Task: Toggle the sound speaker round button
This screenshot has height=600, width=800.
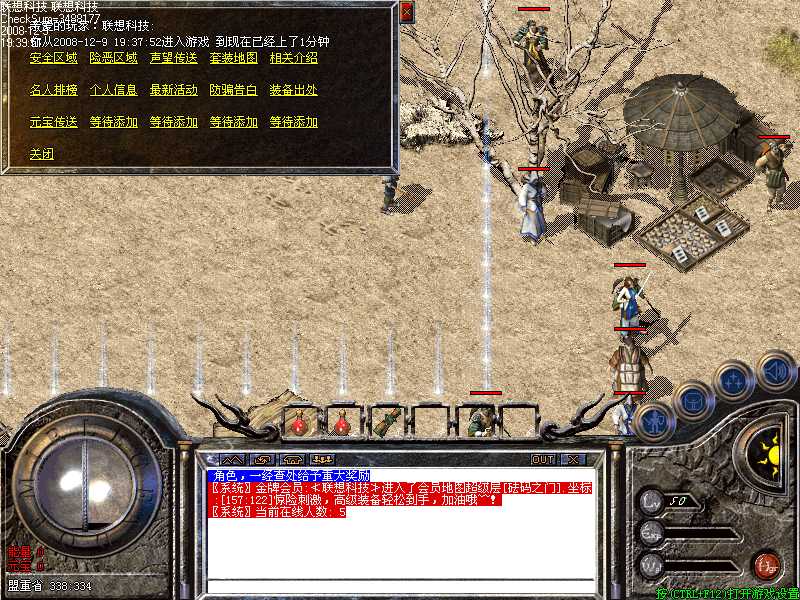Action: click(x=775, y=371)
